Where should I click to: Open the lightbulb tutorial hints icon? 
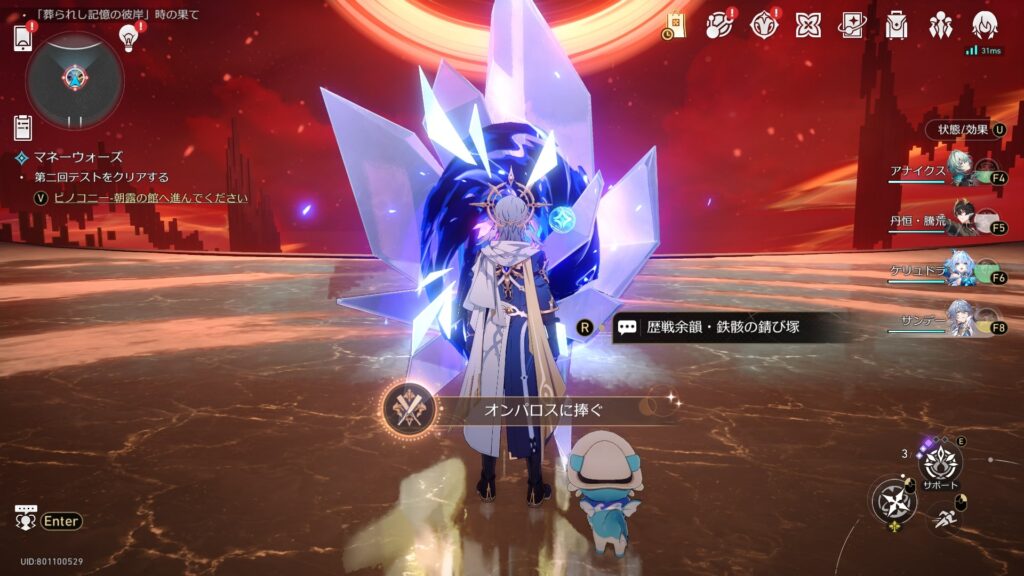[128, 38]
